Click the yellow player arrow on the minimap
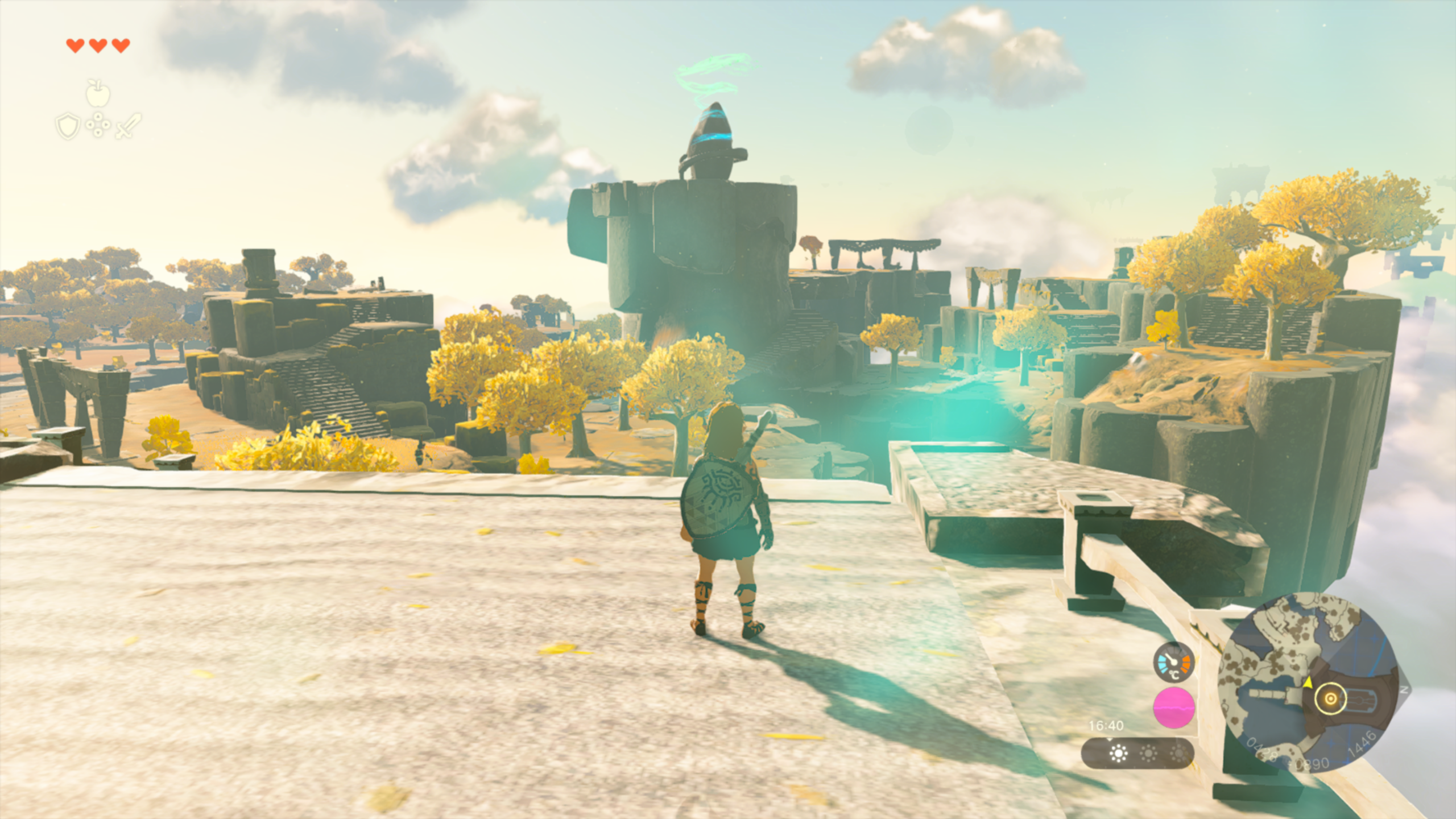This screenshot has height=819, width=1456. click(x=1308, y=683)
